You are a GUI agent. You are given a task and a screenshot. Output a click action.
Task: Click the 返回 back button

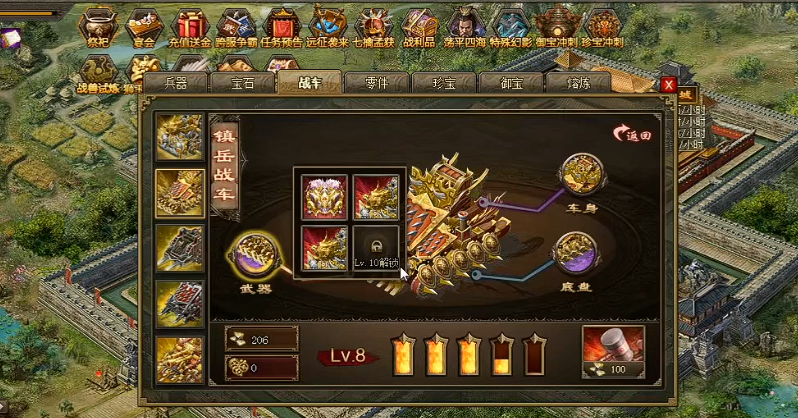pyautogui.click(x=632, y=134)
